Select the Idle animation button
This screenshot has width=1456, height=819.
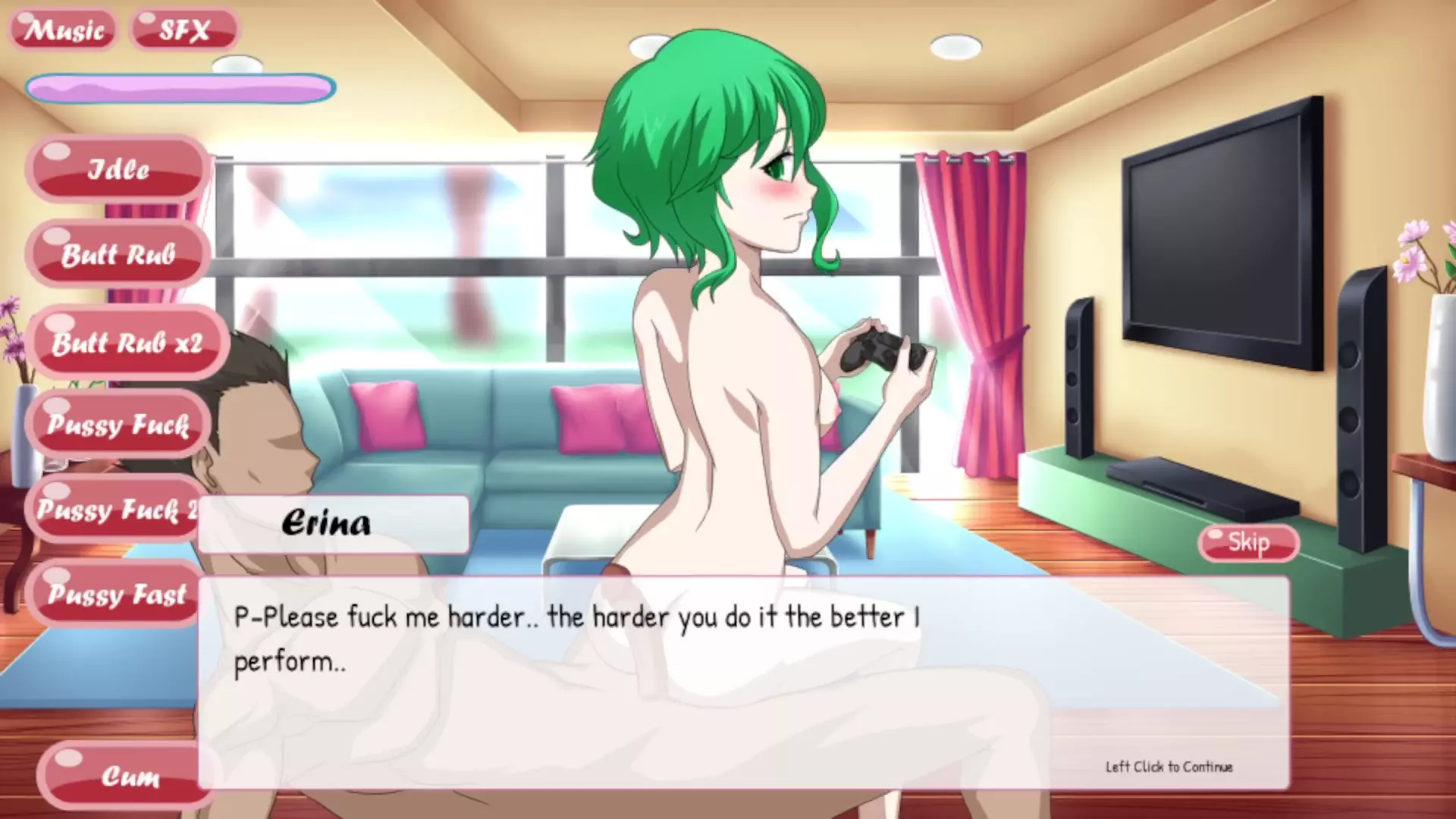click(118, 169)
